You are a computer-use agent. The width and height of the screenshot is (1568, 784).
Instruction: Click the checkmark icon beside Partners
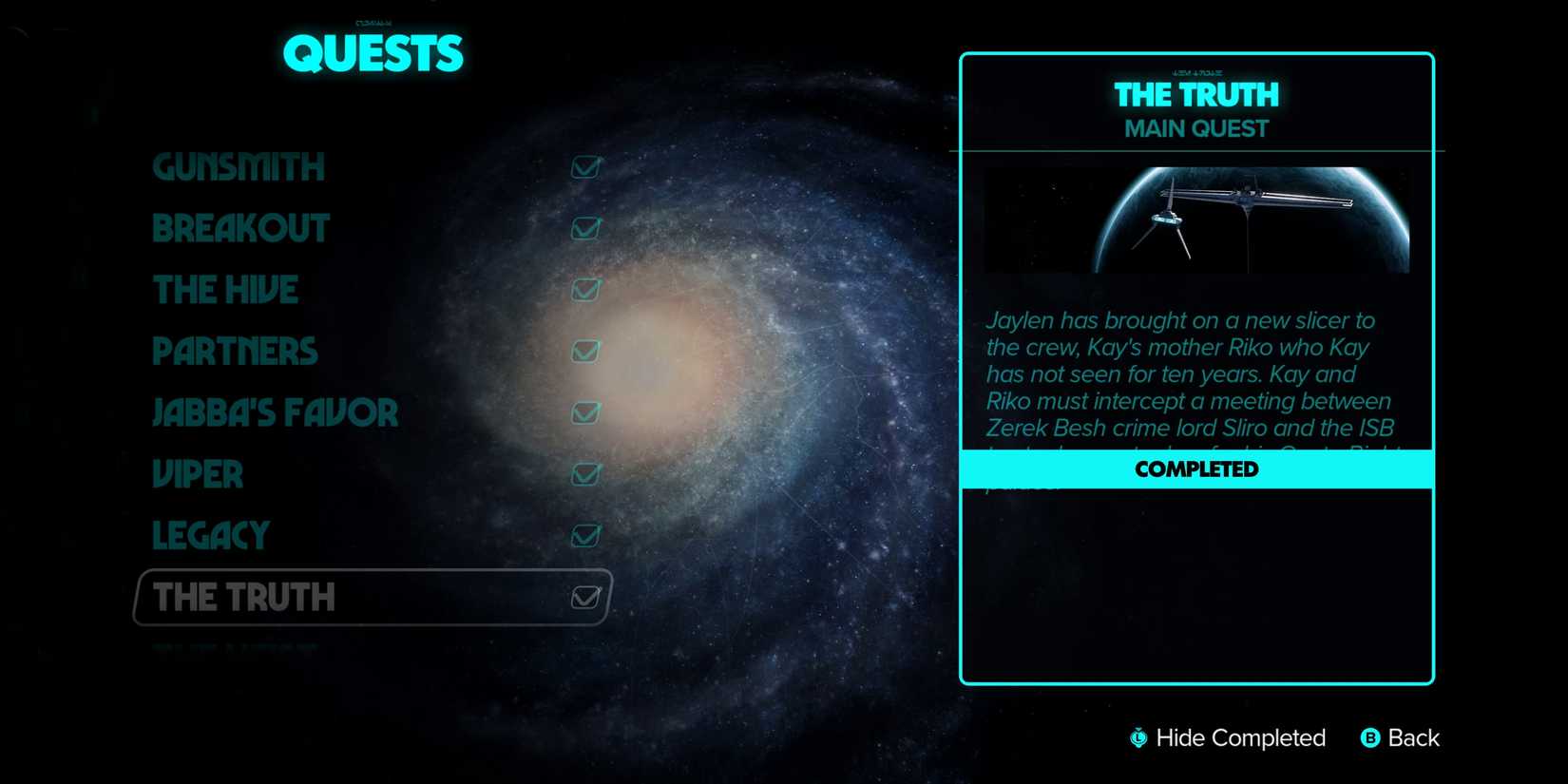pos(586,352)
